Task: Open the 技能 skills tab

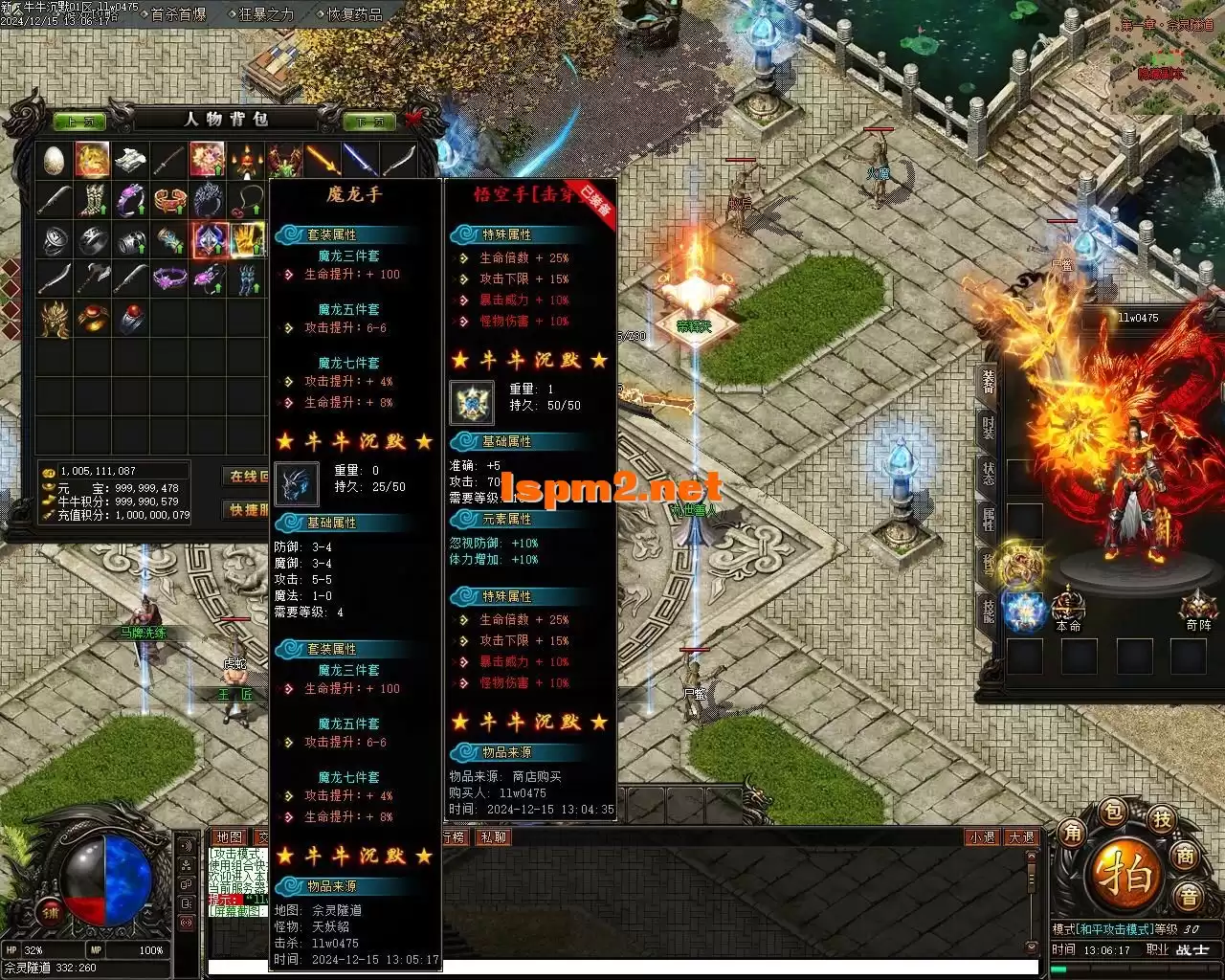Action: 989,609
